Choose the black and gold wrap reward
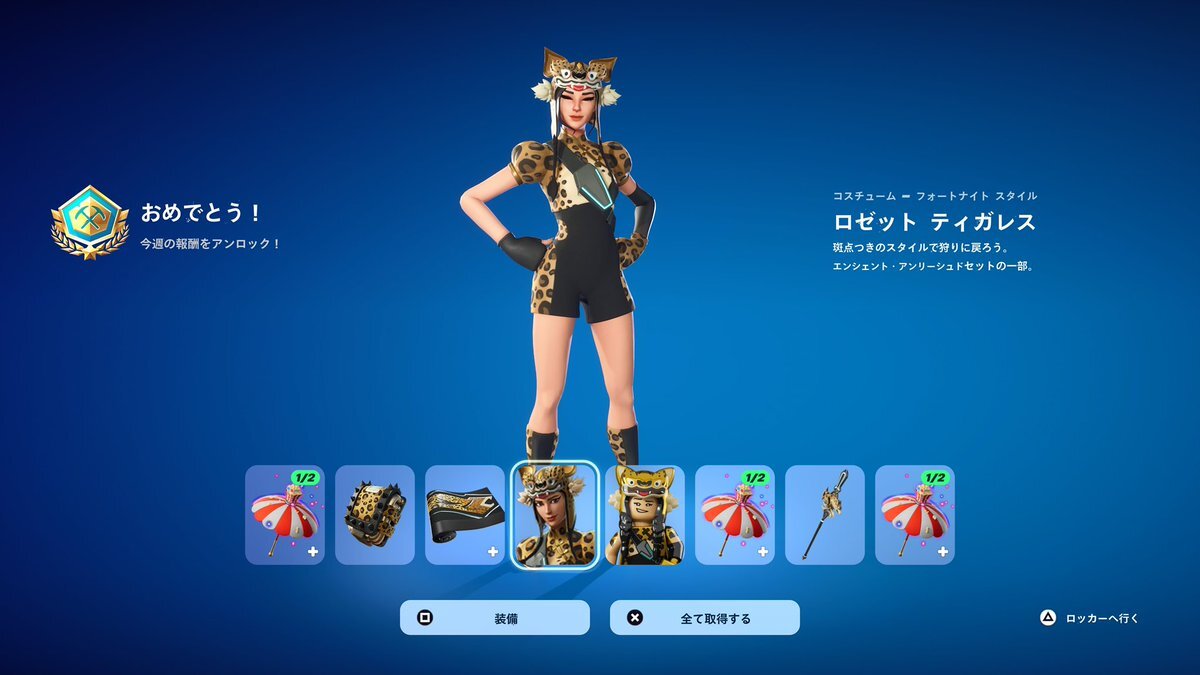Screen dimensions: 1200x675 click(465, 515)
